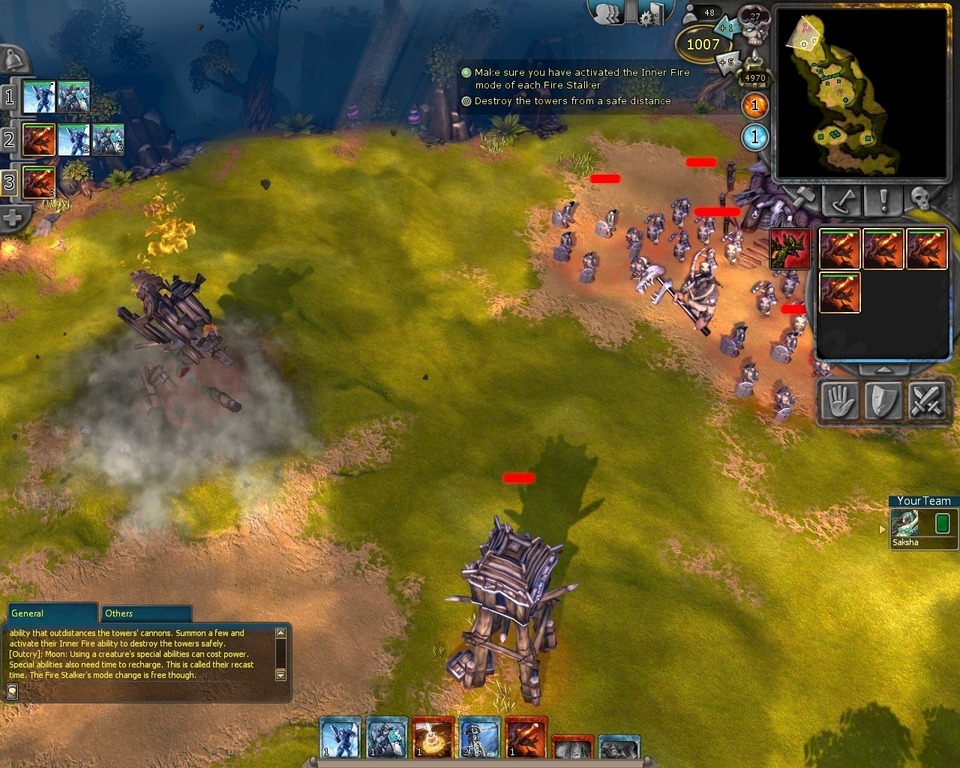Open the General chat tab
The height and width of the screenshot is (768, 960).
[28, 613]
